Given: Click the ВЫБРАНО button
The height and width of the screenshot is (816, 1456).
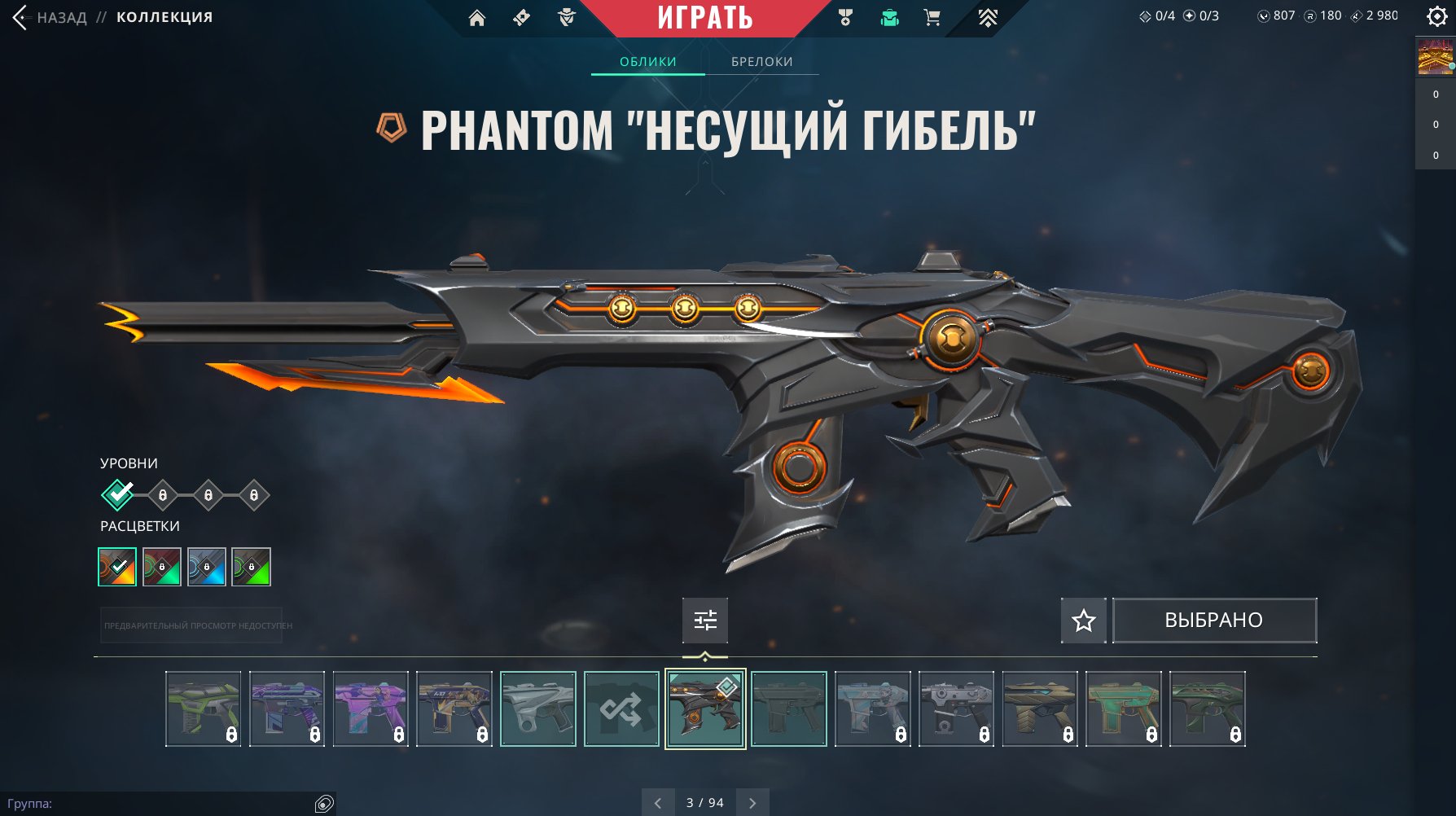Looking at the screenshot, I should pyautogui.click(x=1215, y=620).
